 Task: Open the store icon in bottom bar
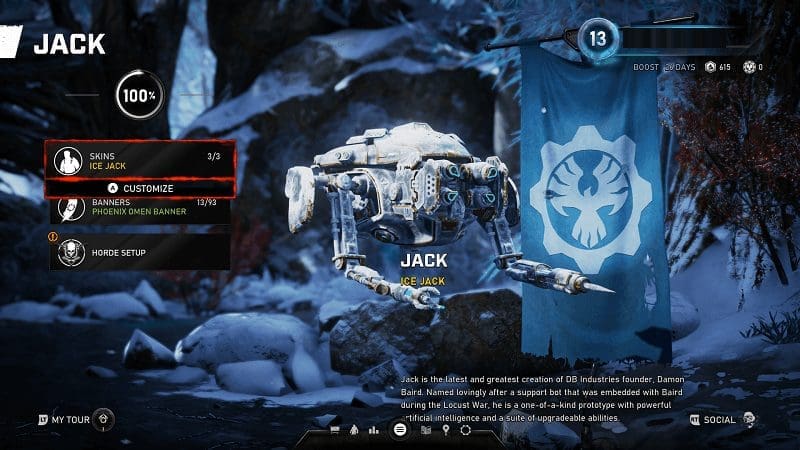click(x=334, y=430)
